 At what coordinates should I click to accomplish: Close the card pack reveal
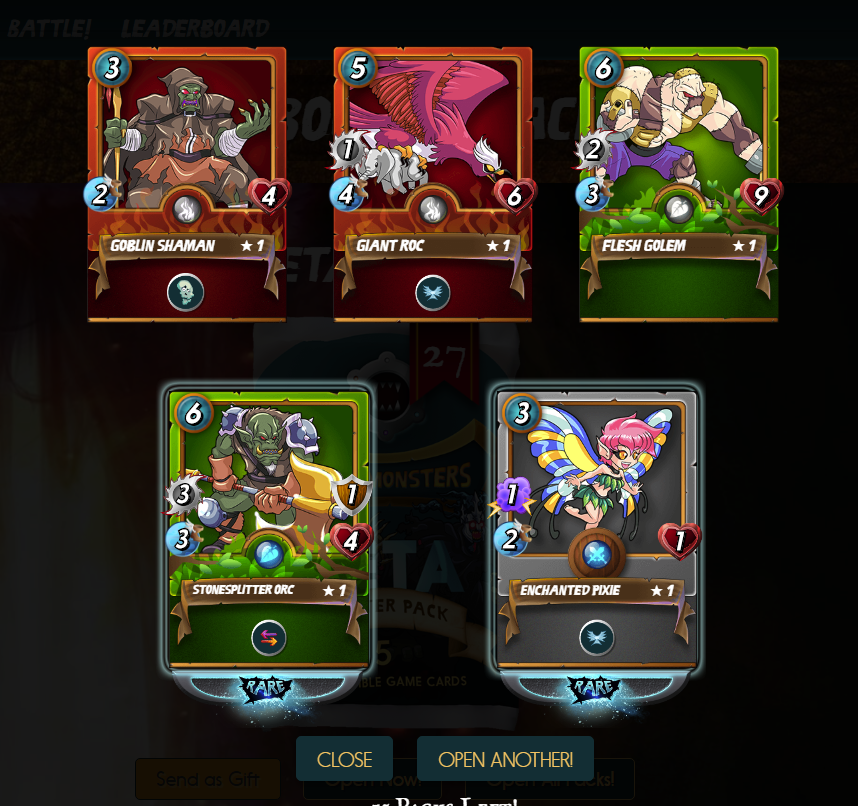(x=344, y=759)
